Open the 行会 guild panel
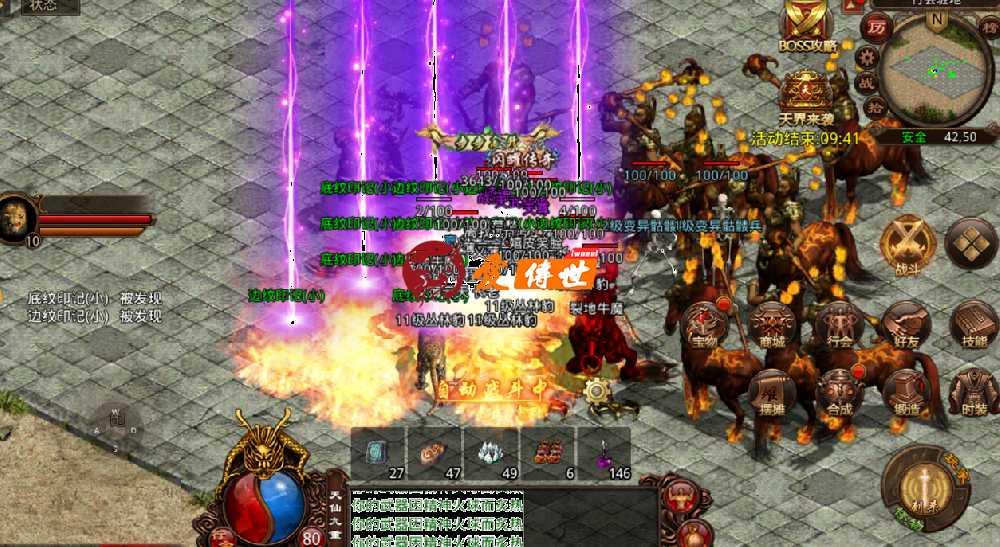Image resolution: width=1000 pixels, height=547 pixels. [839, 322]
